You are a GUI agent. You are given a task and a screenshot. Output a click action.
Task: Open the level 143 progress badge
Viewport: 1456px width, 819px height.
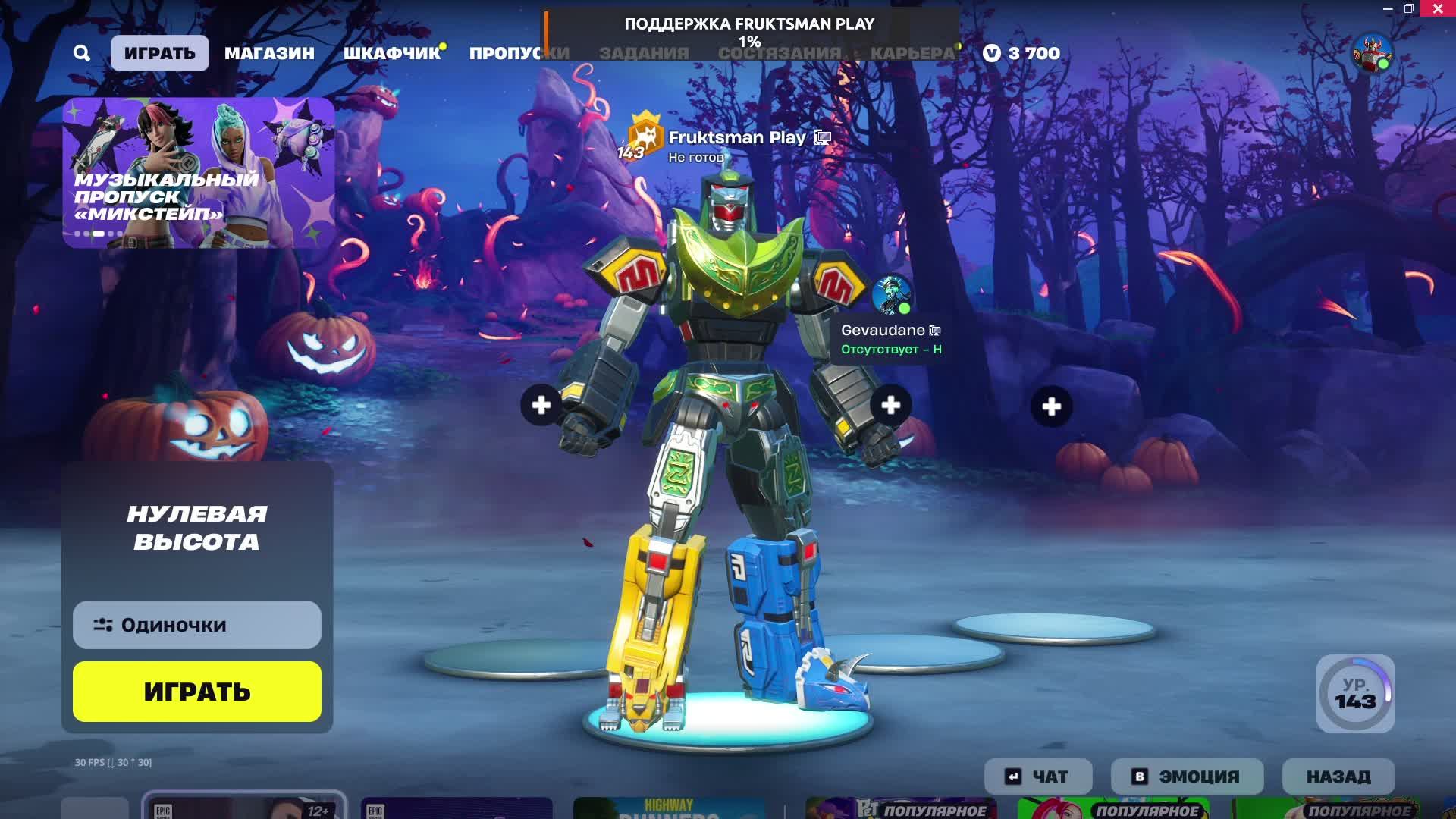1355,694
